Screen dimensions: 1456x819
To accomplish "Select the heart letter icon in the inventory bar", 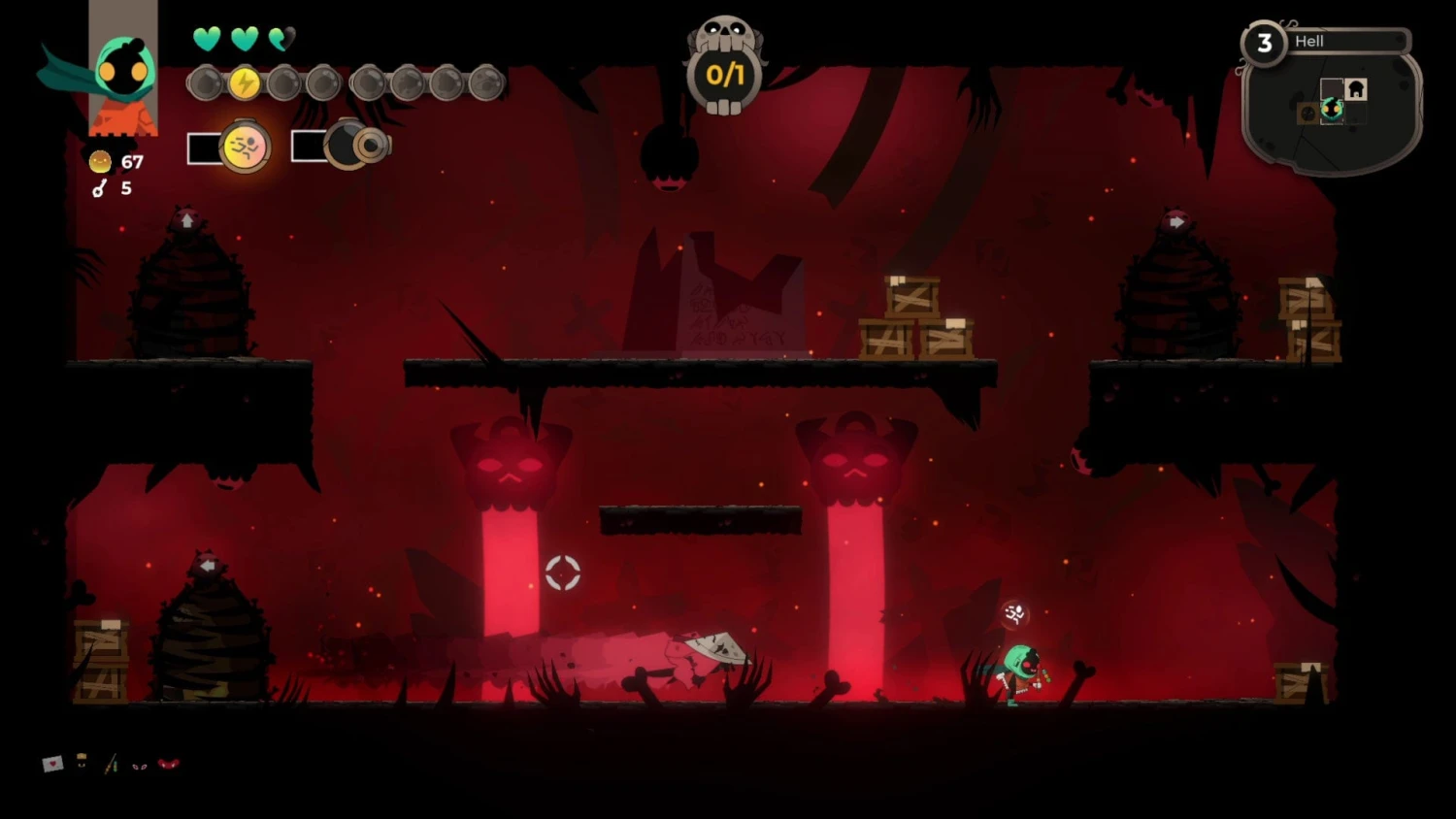I will (x=51, y=765).
